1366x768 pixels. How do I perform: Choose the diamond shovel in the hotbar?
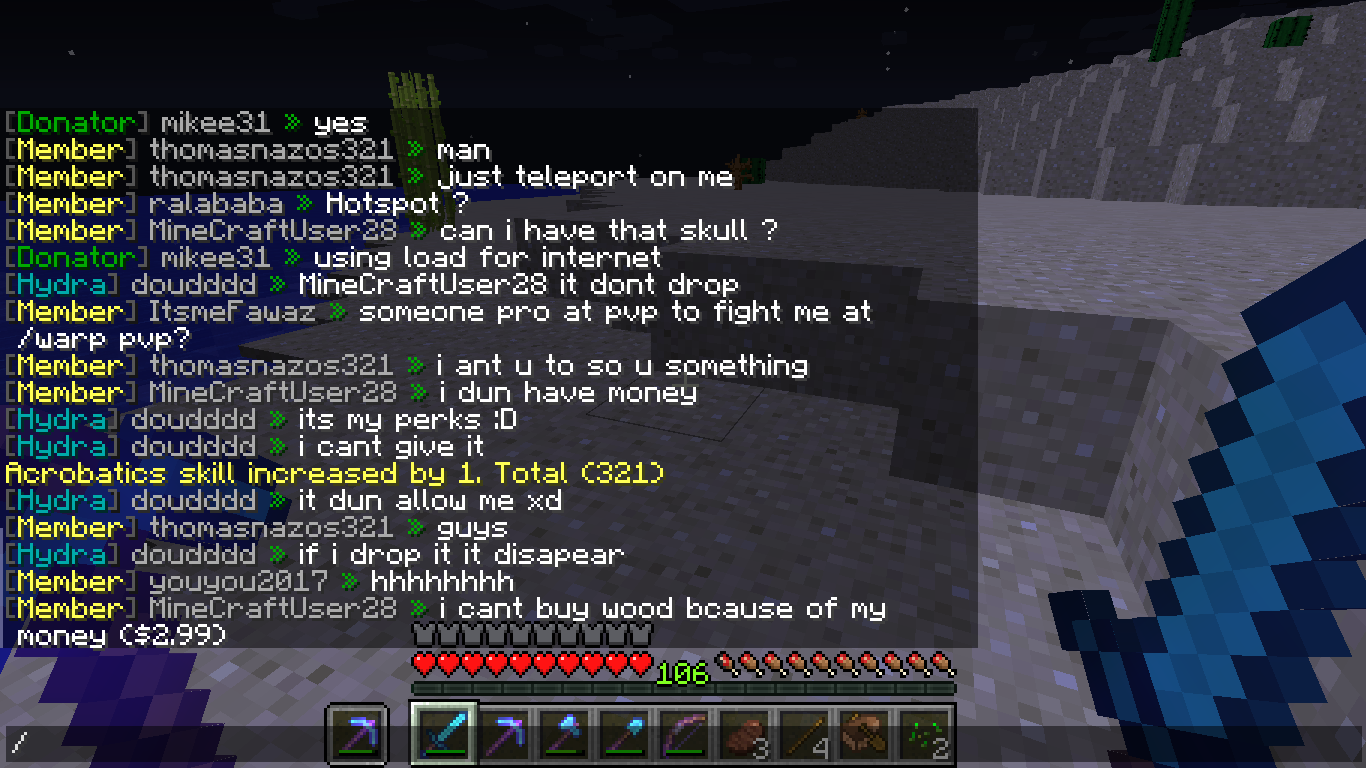point(623,735)
